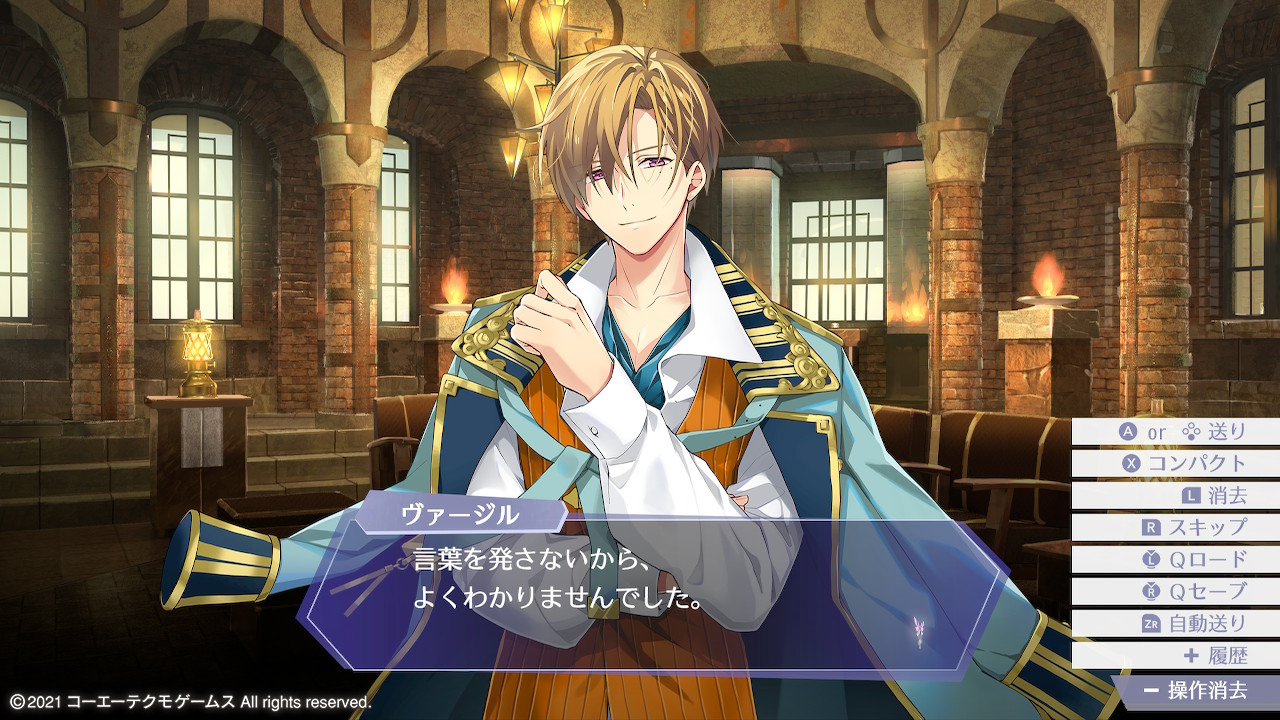
Task: Switch to コンパクト display mode
Action: click(1176, 464)
